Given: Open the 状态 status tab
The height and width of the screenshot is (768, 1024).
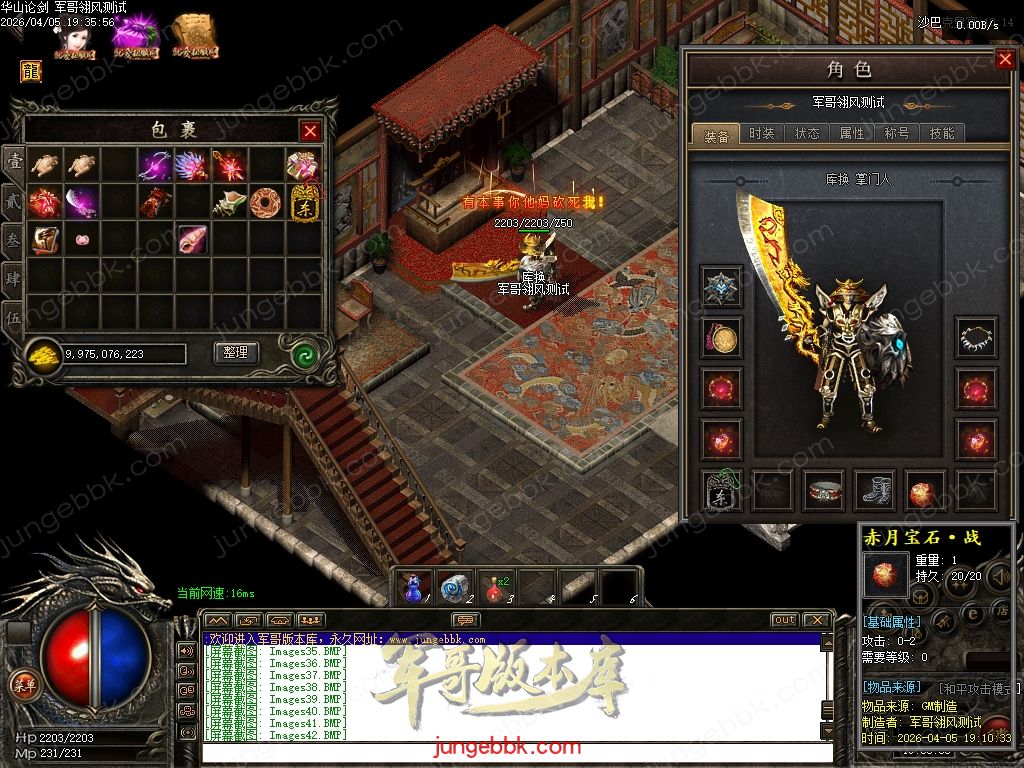Looking at the screenshot, I should [807, 134].
